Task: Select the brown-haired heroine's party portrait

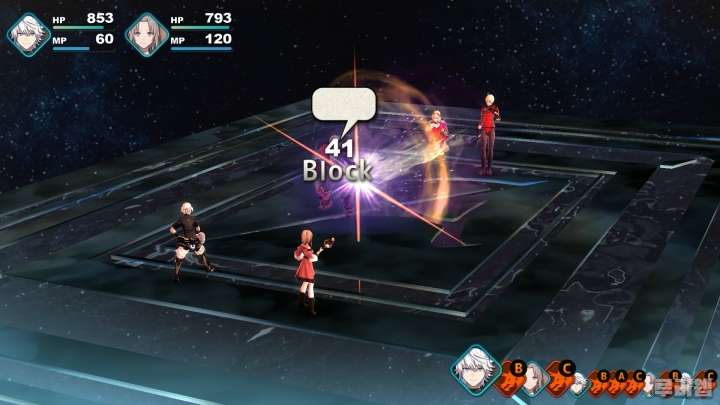Action: click(x=147, y=32)
